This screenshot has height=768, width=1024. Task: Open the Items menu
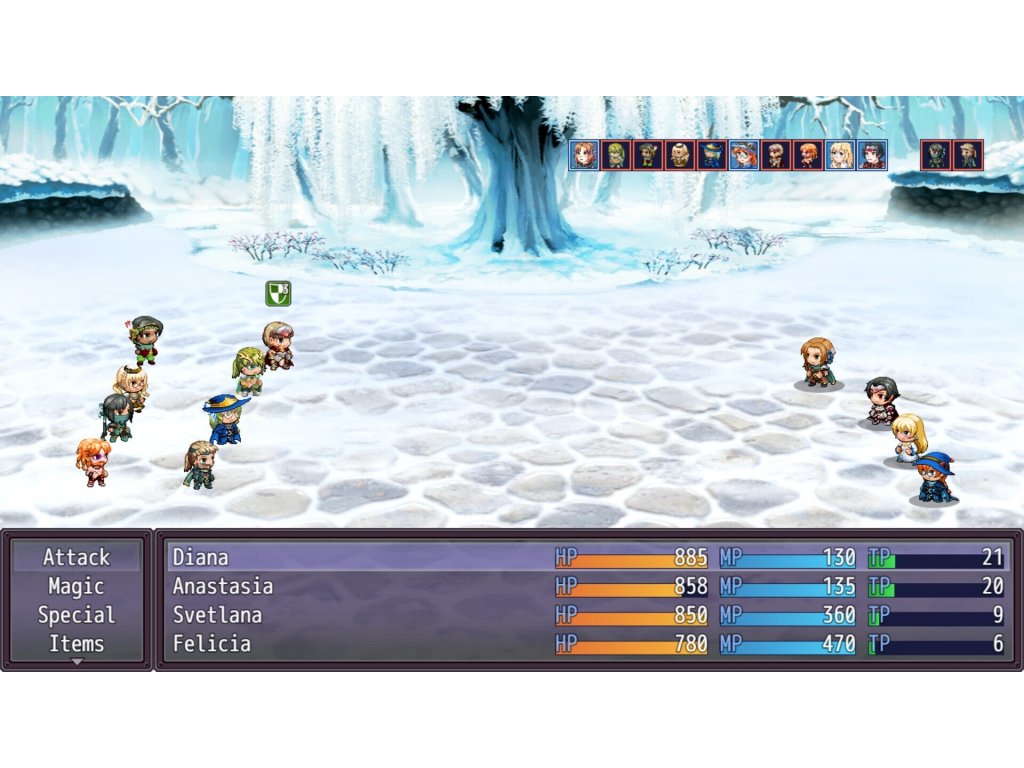coord(77,644)
